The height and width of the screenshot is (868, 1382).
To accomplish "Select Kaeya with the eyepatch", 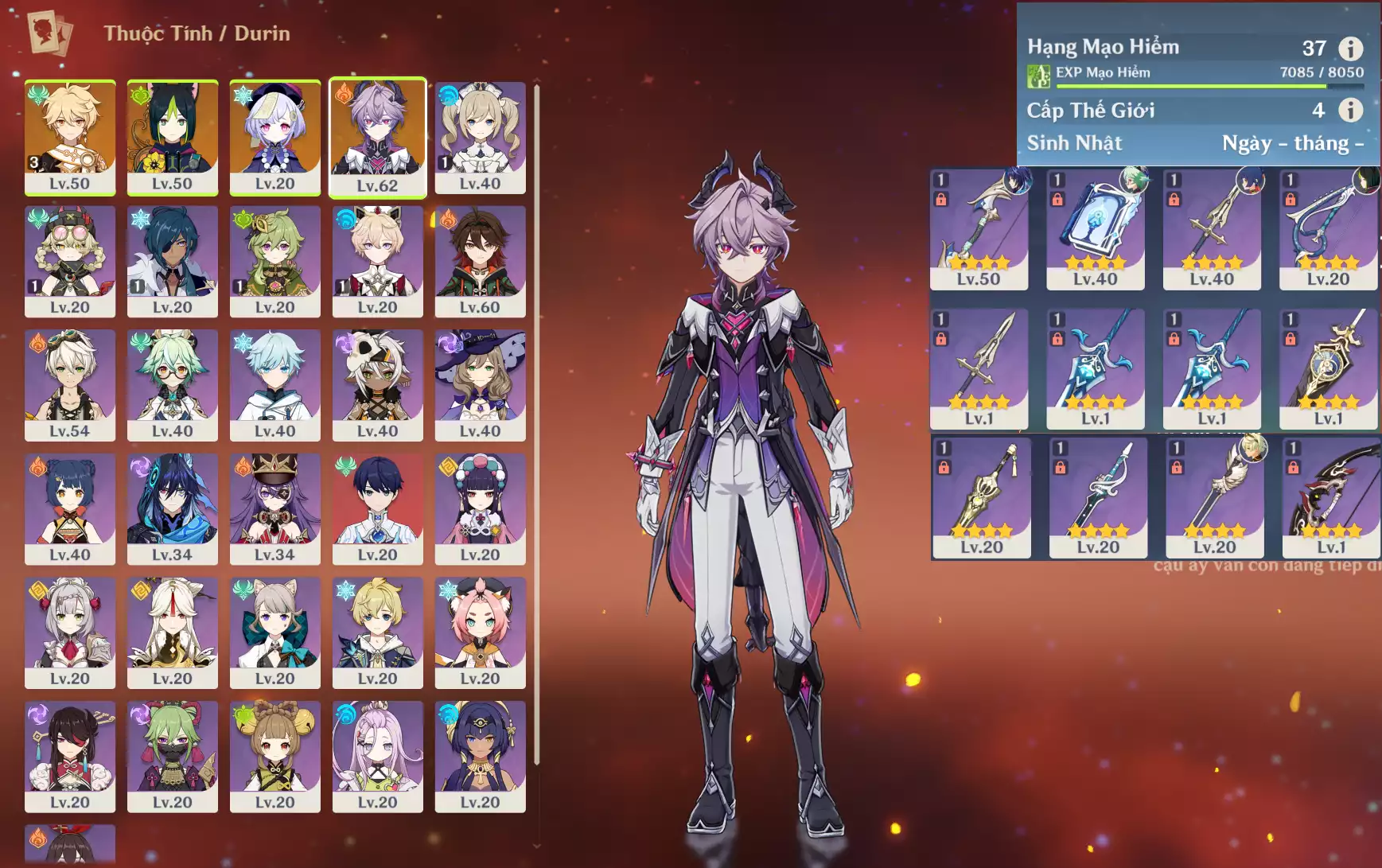I will [x=173, y=261].
